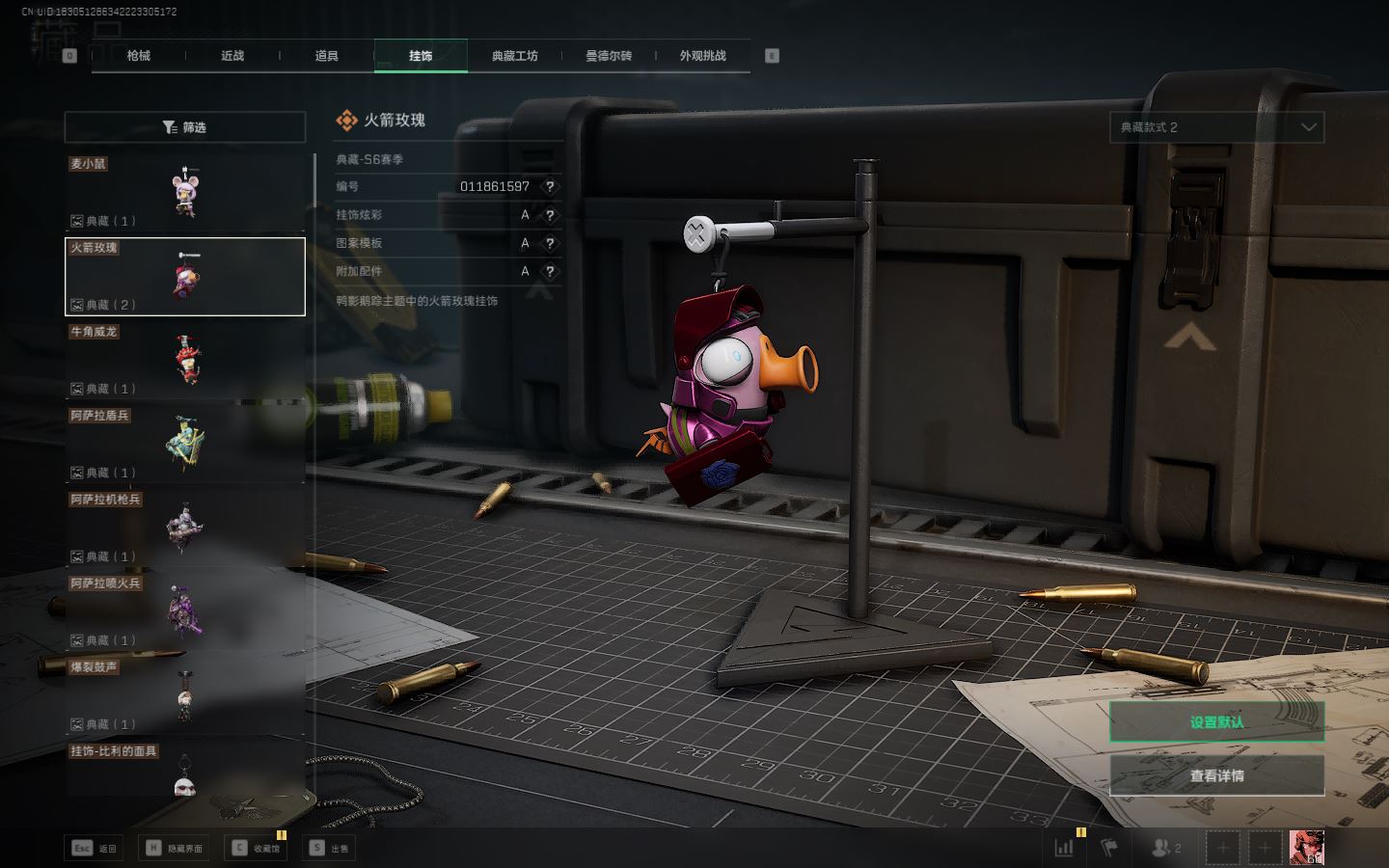Pick the 阿萨拉机枪兵 charm entry
Screen dimensions: 1389x868
pyautogui.click(x=185, y=529)
